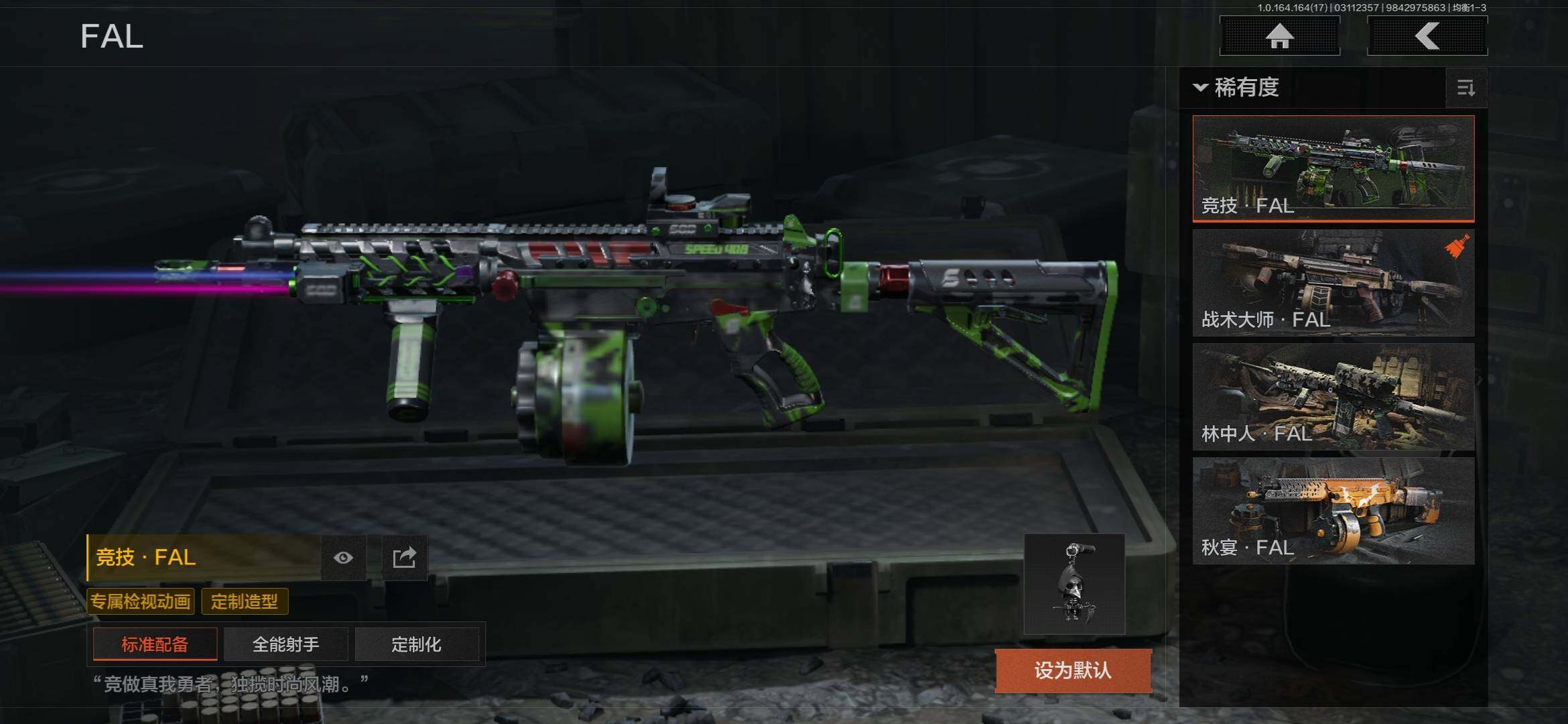Click the 定制造型 tag

click(x=245, y=601)
